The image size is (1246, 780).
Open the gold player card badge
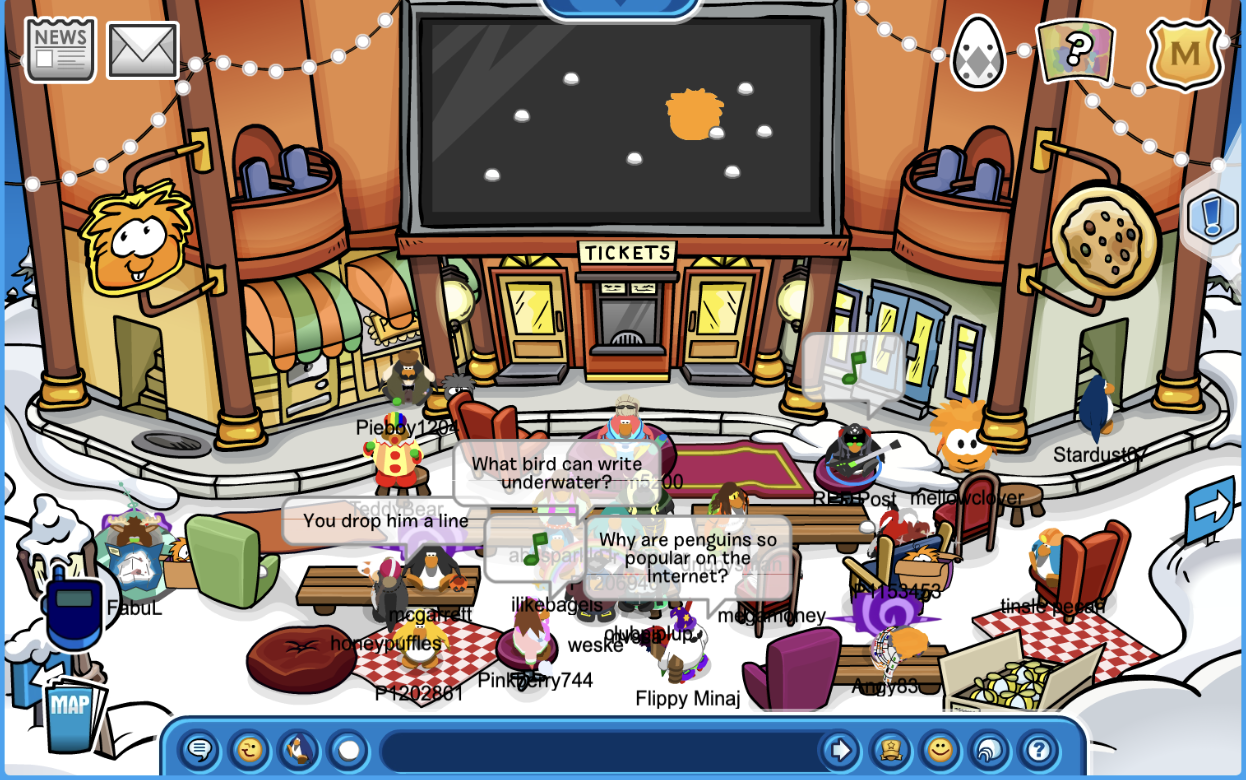[889, 749]
